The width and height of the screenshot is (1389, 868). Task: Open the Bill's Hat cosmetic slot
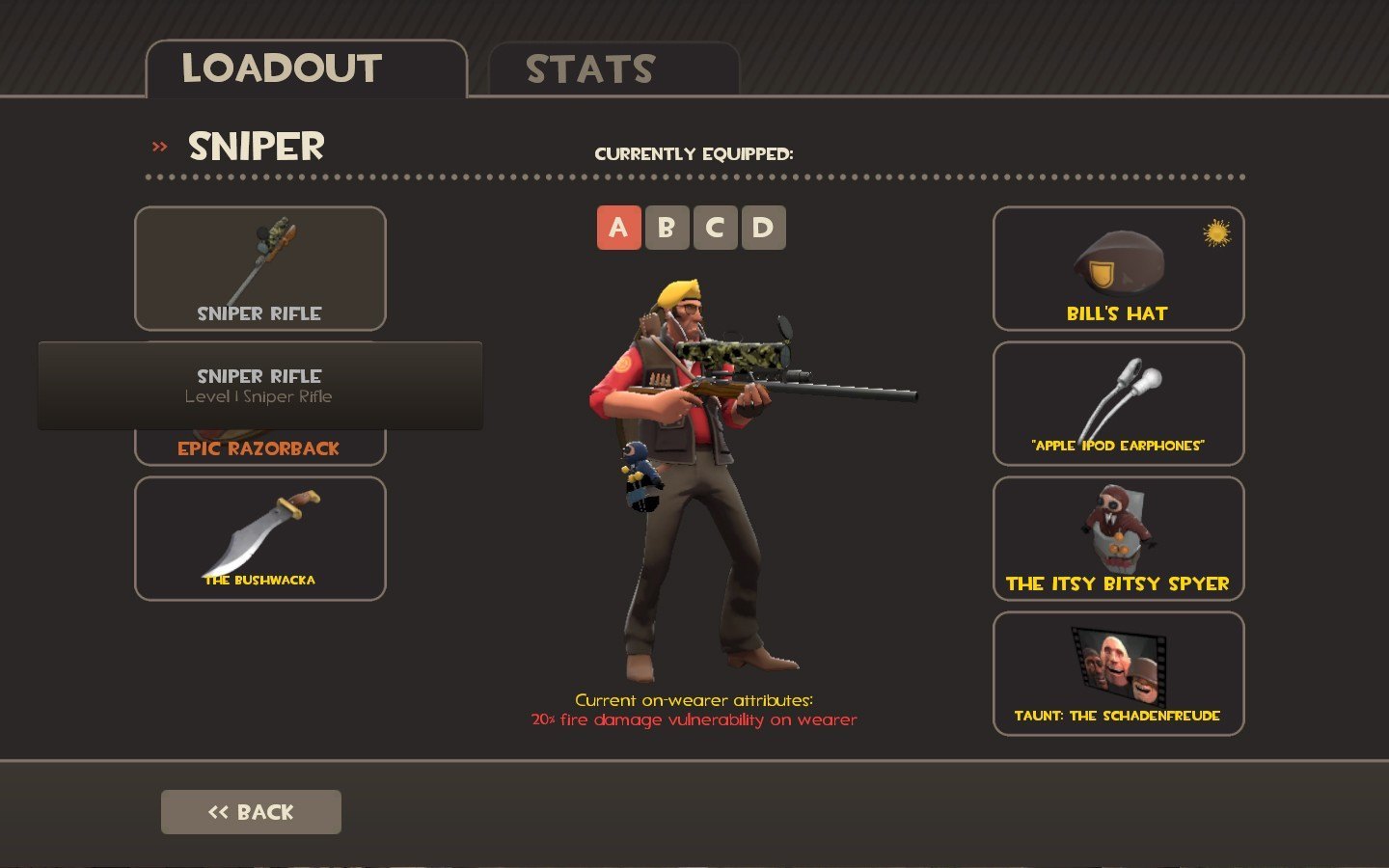tap(1118, 268)
